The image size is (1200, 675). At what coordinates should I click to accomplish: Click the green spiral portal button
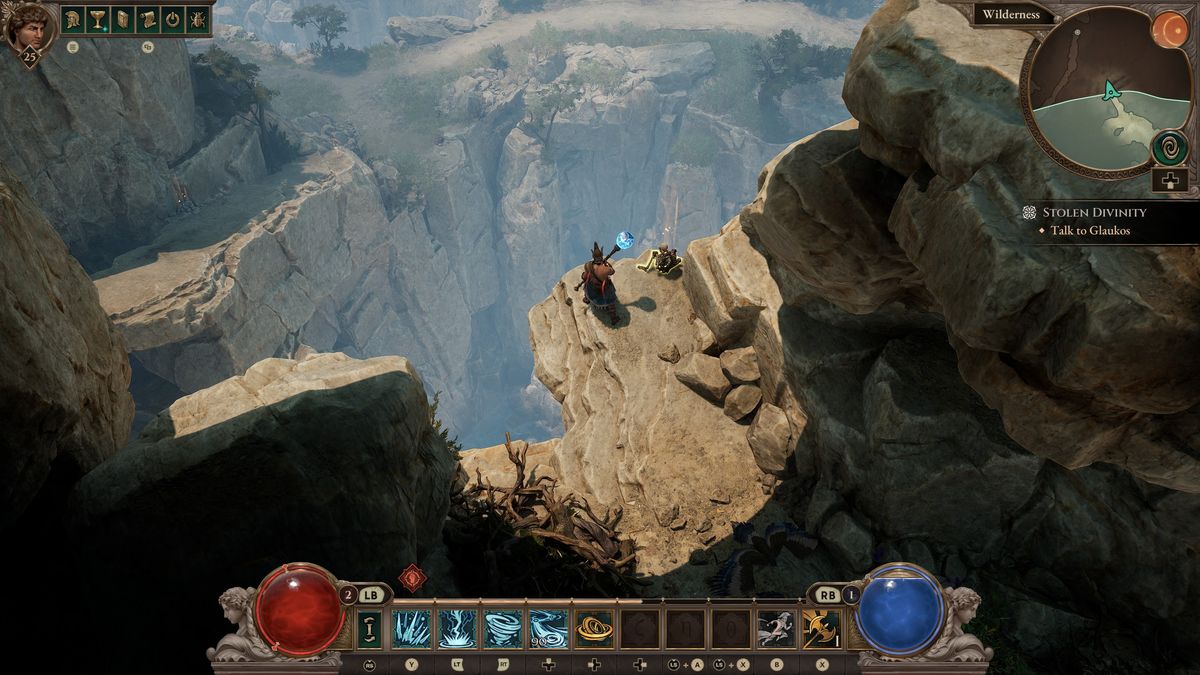pyautogui.click(x=1168, y=148)
